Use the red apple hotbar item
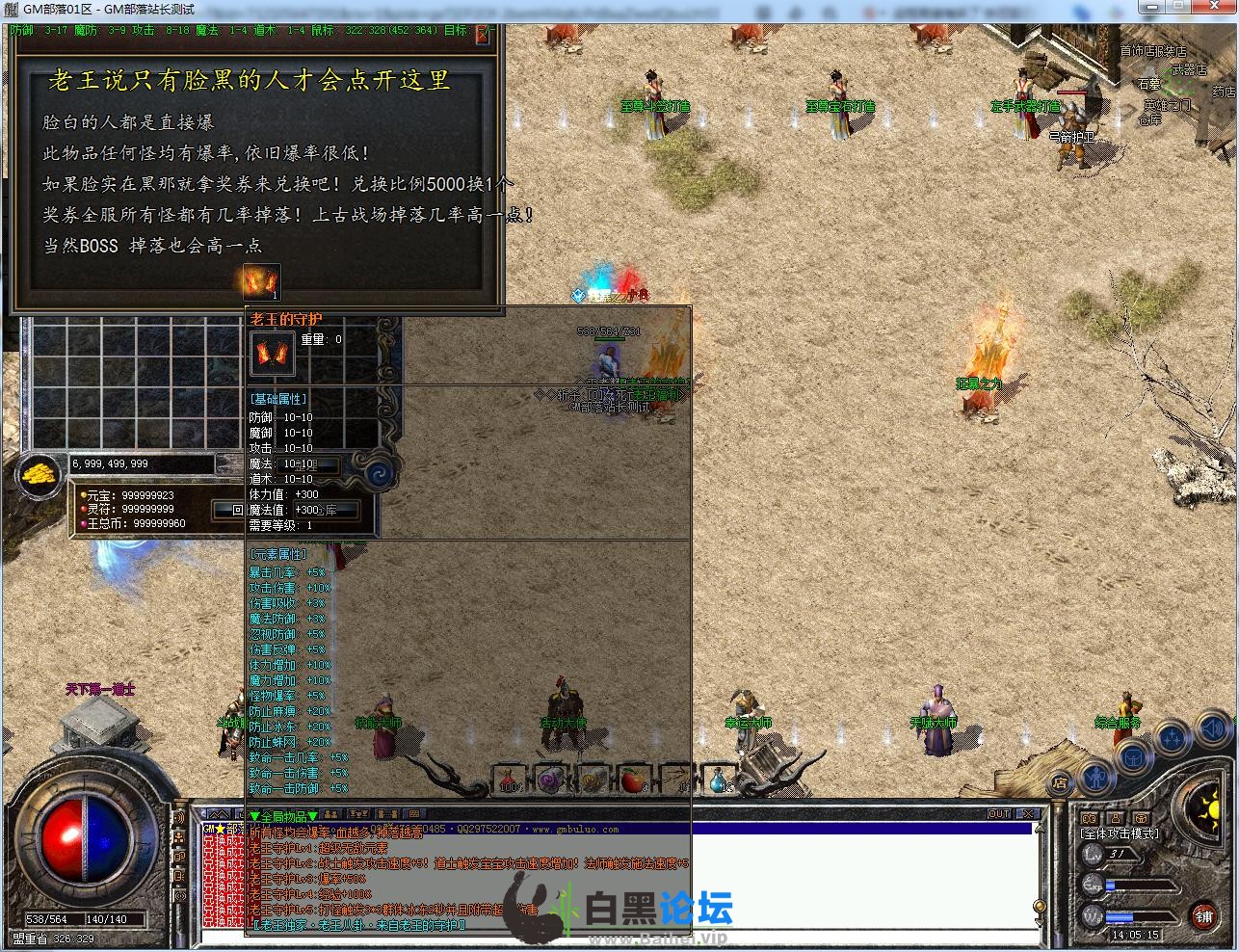Screen dimensions: 1239x952 (x=632, y=780)
